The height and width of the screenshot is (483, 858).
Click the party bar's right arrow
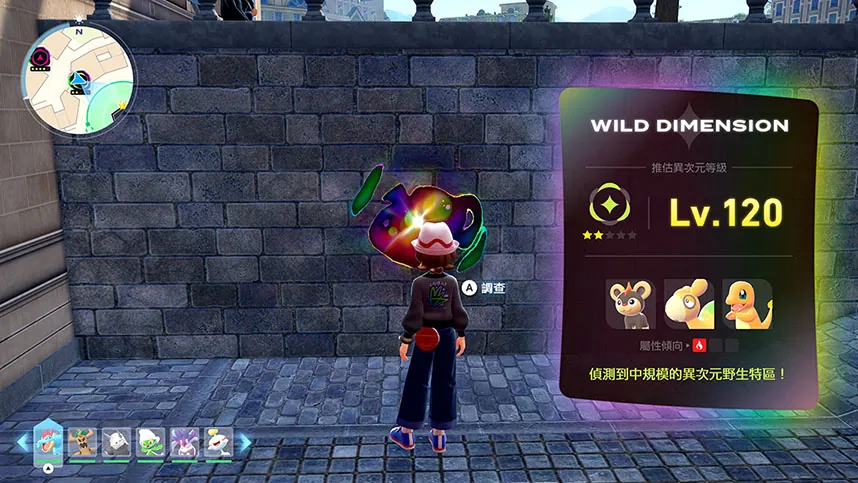point(244,441)
